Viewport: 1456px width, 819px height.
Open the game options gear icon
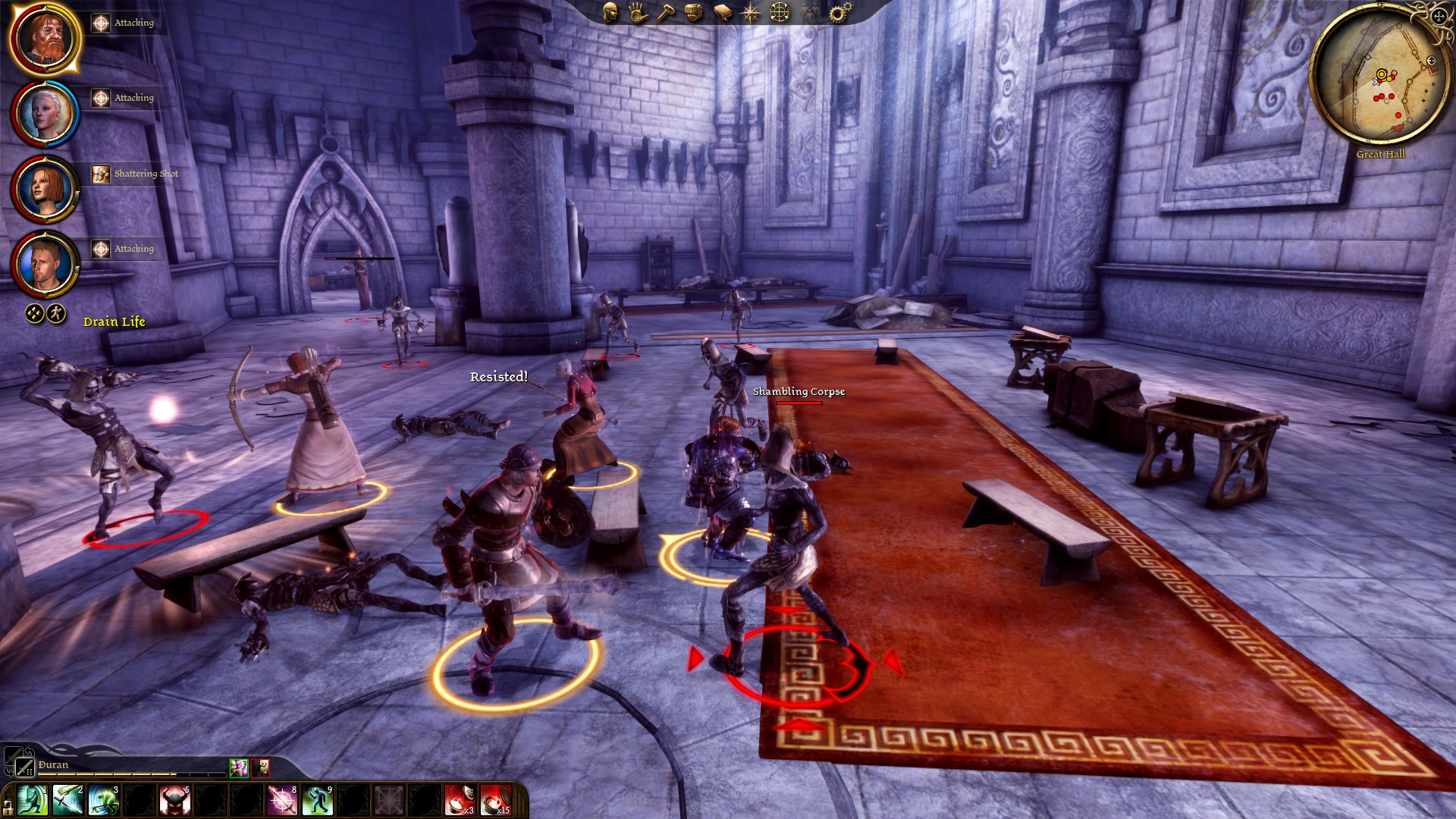click(839, 12)
